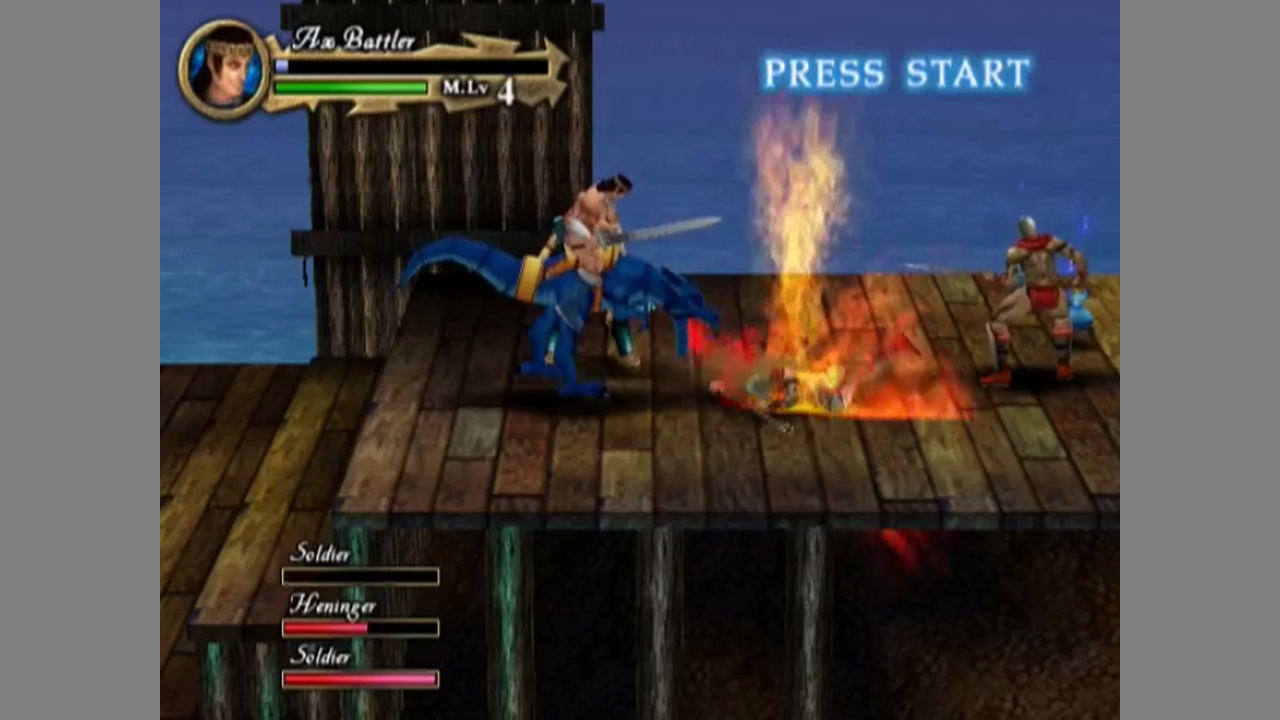1280x720 pixels.
Task: Click the Ax Battler character portrait
Action: [x=225, y=68]
